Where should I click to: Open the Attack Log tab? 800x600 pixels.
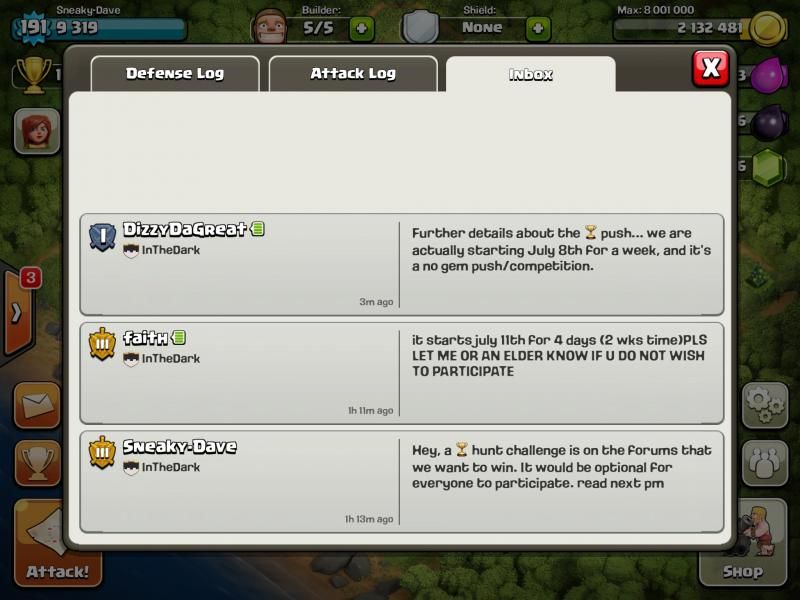(x=352, y=74)
